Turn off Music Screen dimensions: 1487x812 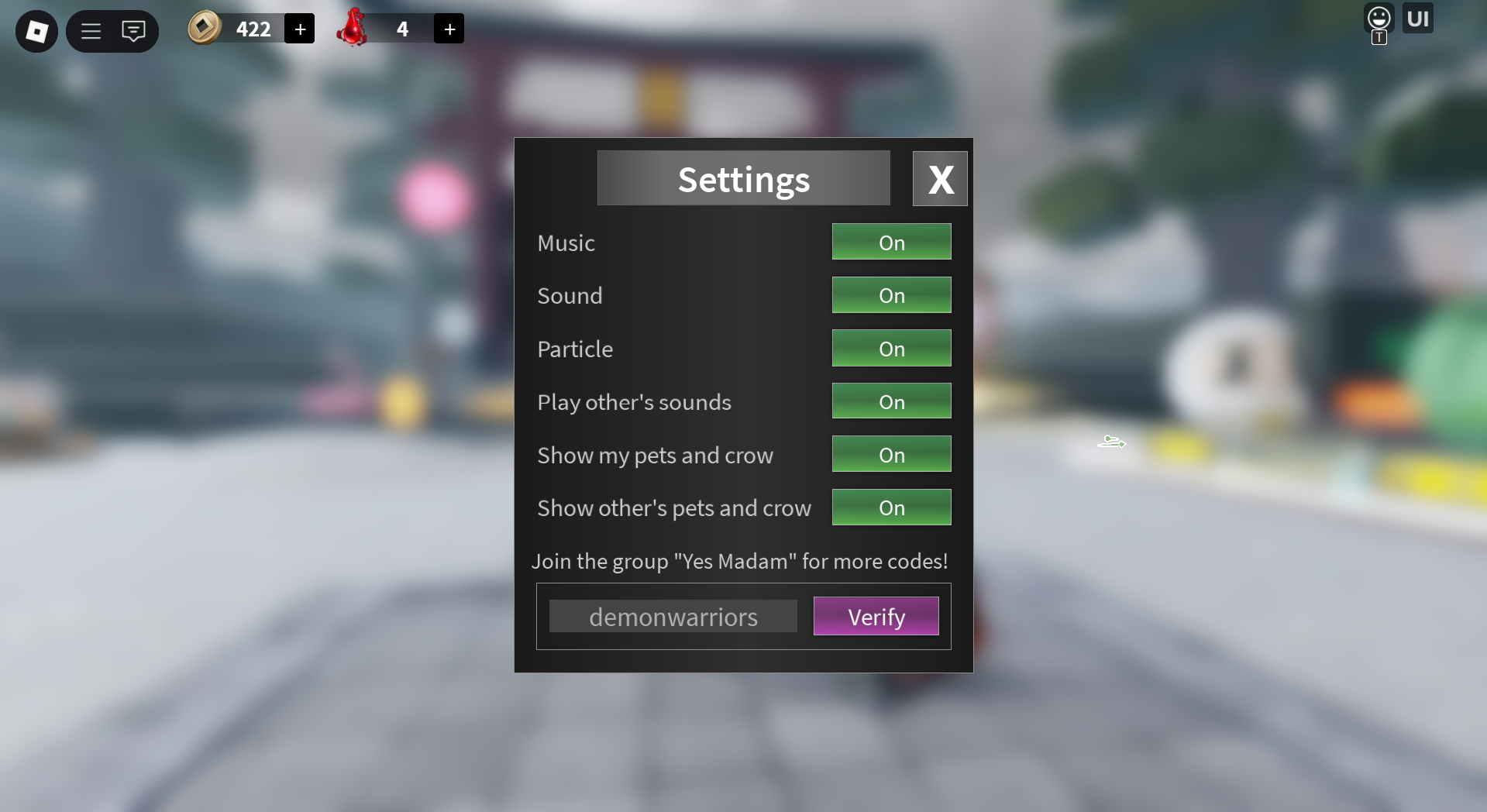(891, 242)
